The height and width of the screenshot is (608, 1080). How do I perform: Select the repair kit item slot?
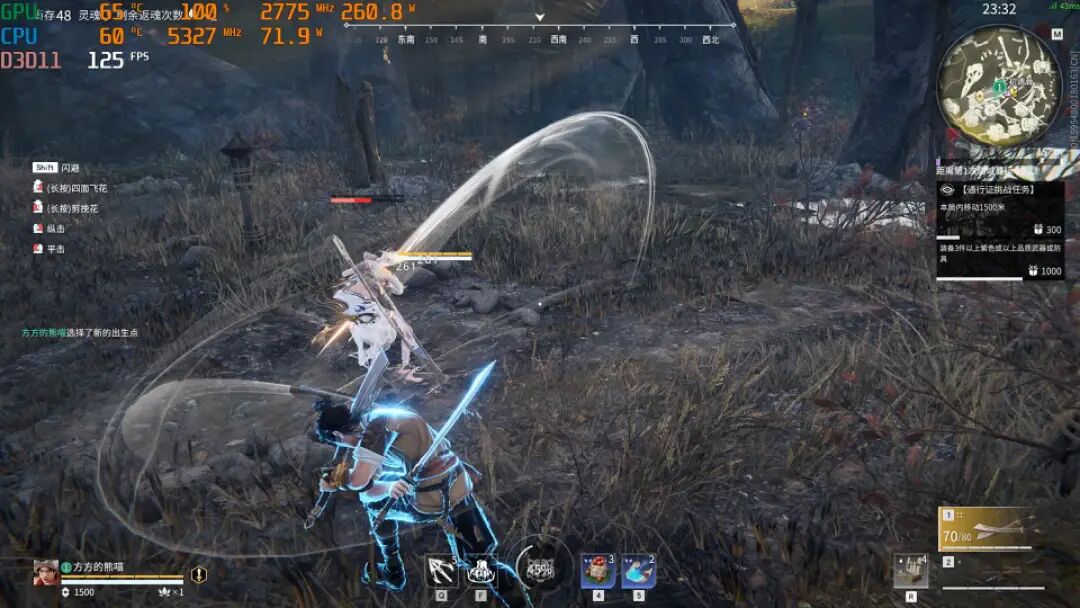[910, 571]
